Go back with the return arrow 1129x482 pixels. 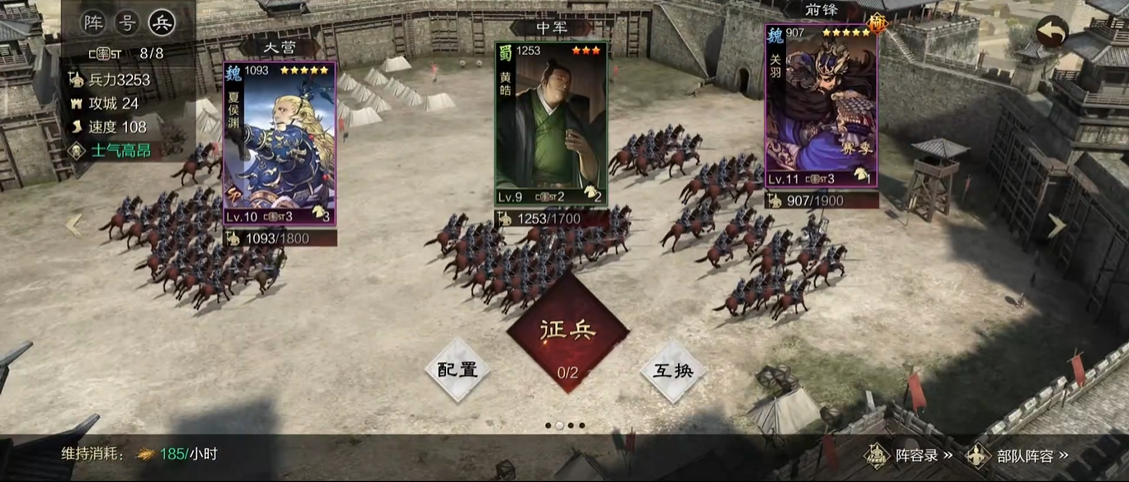1051,32
